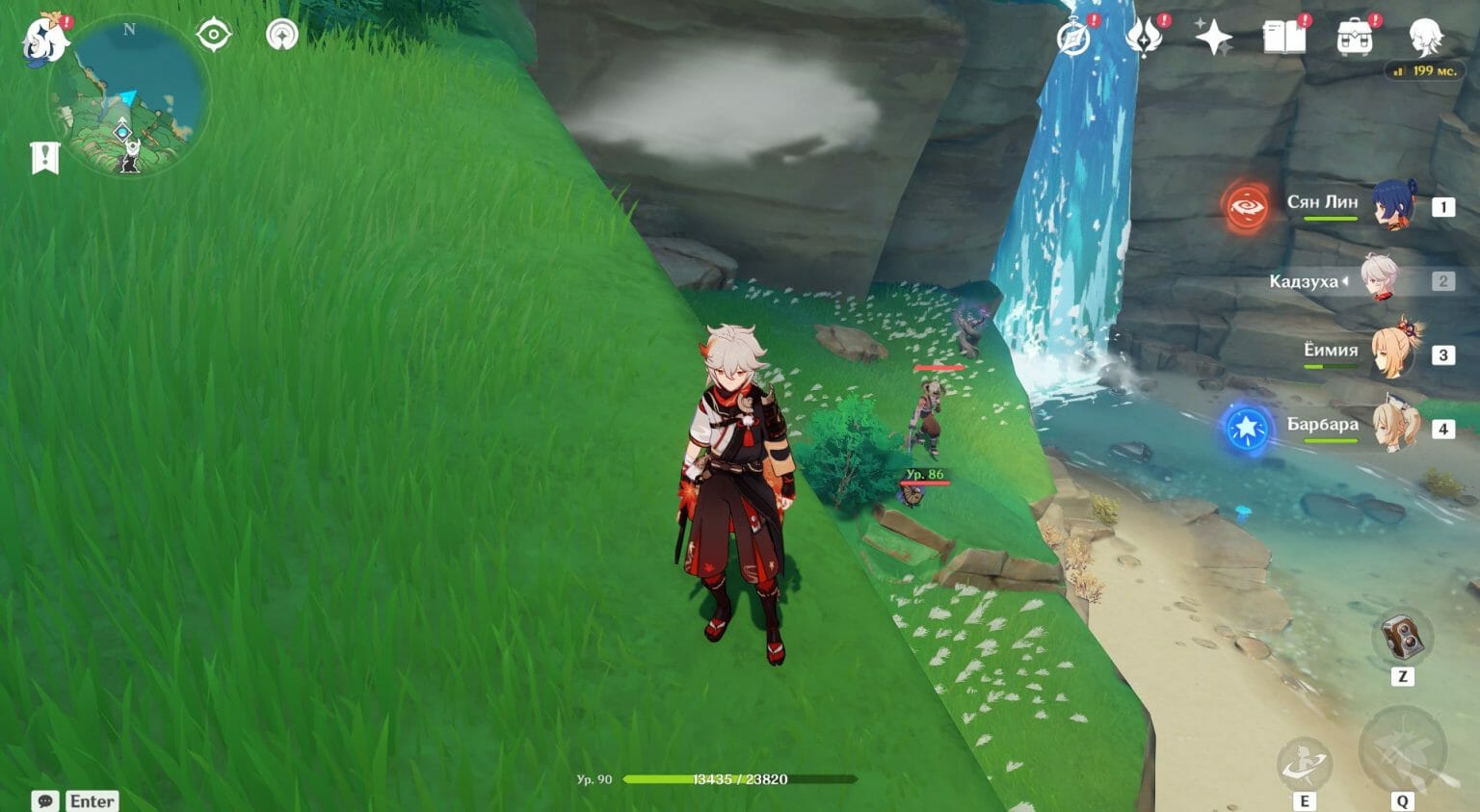This screenshot has width=1480, height=812.
Task: Open the Battle Pass wings icon
Action: [x=1143, y=37]
